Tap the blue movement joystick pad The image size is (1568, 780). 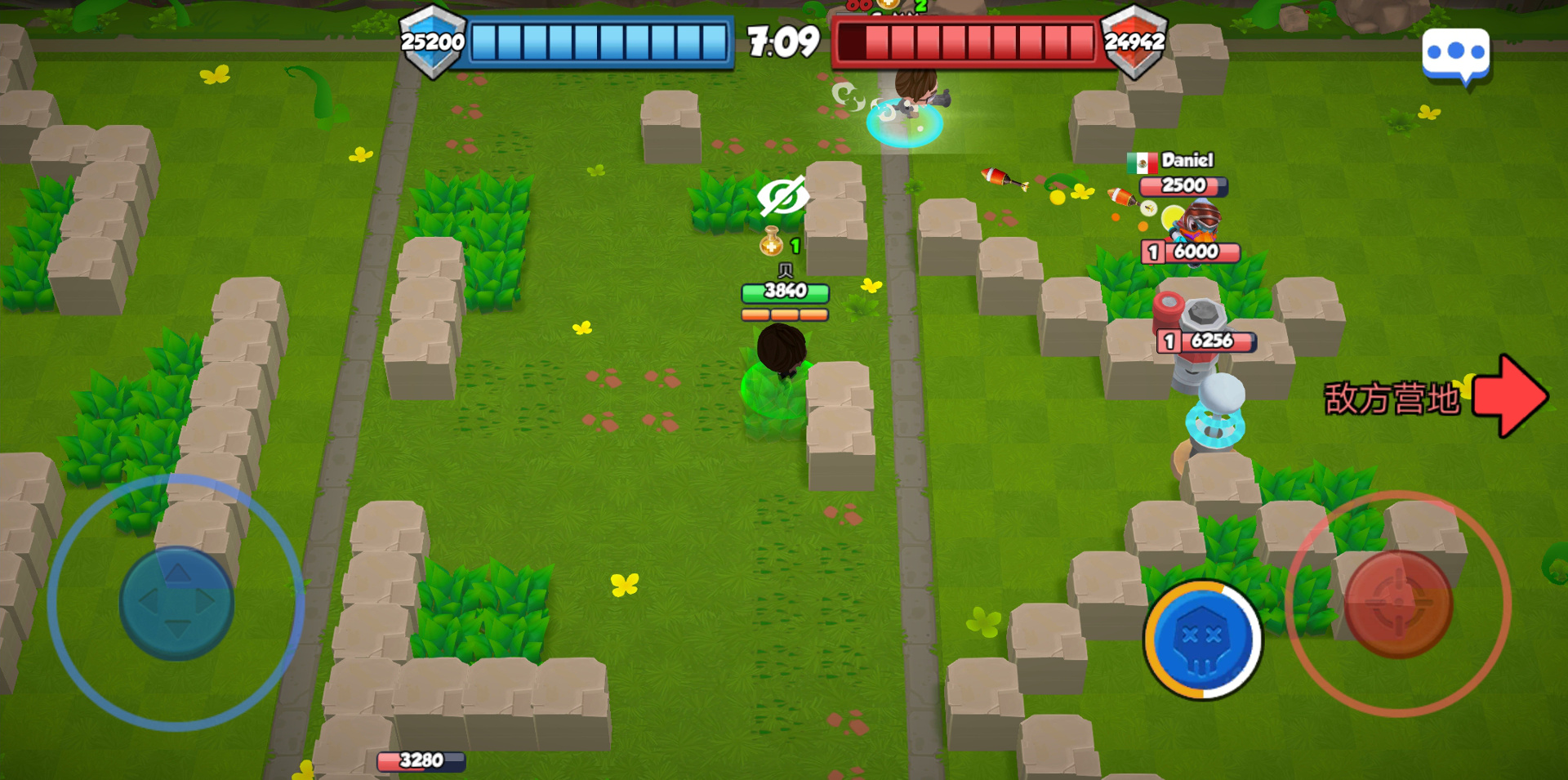coord(176,603)
